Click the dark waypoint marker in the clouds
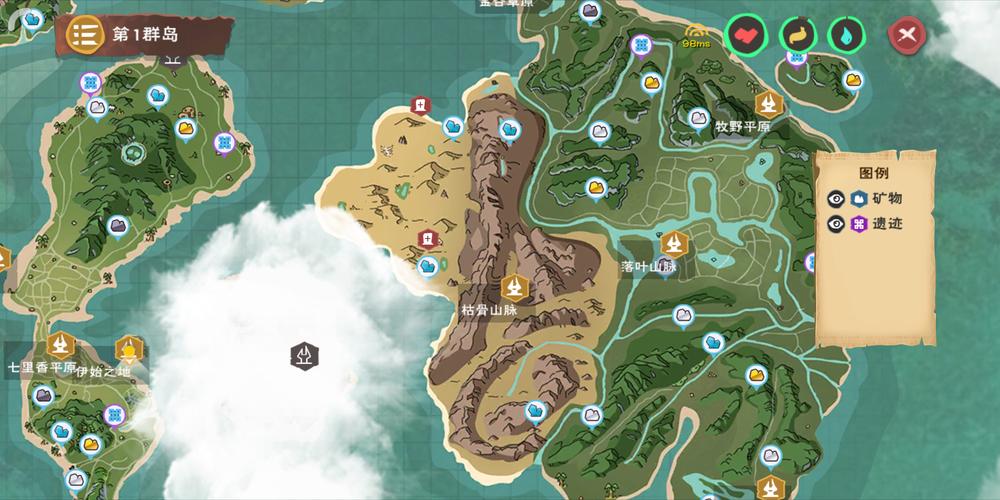Viewport: 1000px width, 500px height. pos(304,354)
